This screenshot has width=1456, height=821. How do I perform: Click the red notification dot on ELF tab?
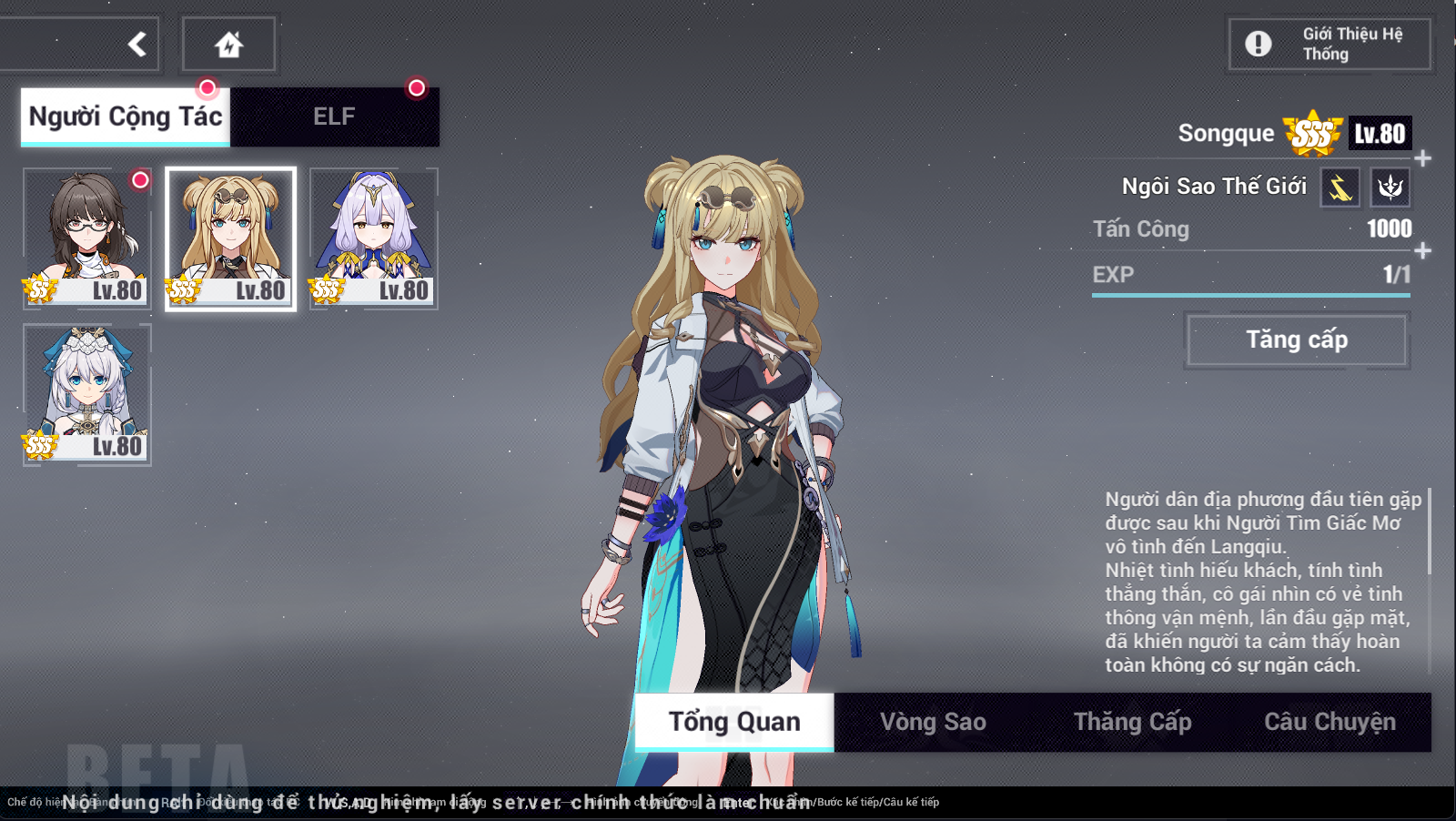418,89
